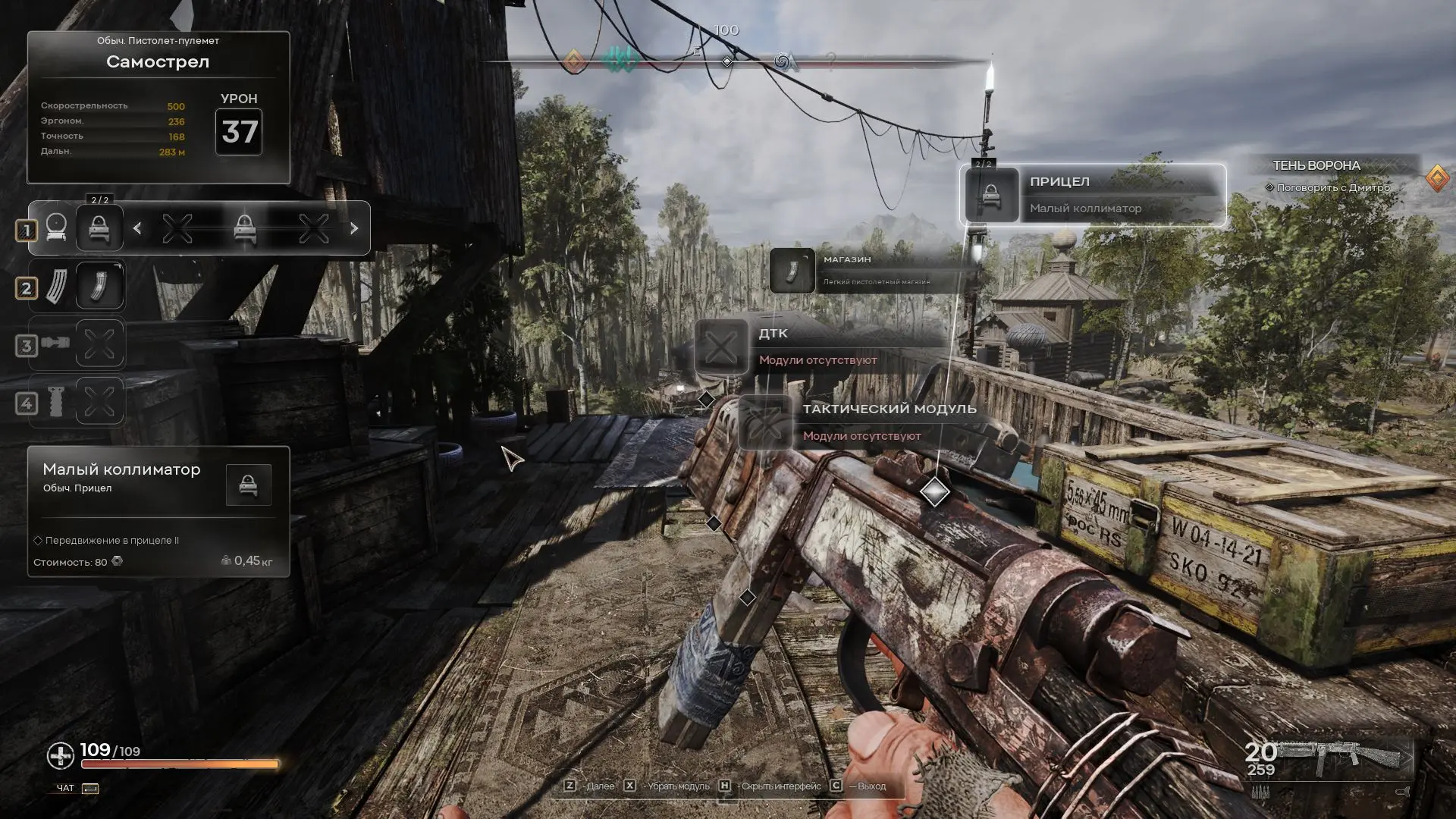Open the tactical module category in row 4

point(56,402)
